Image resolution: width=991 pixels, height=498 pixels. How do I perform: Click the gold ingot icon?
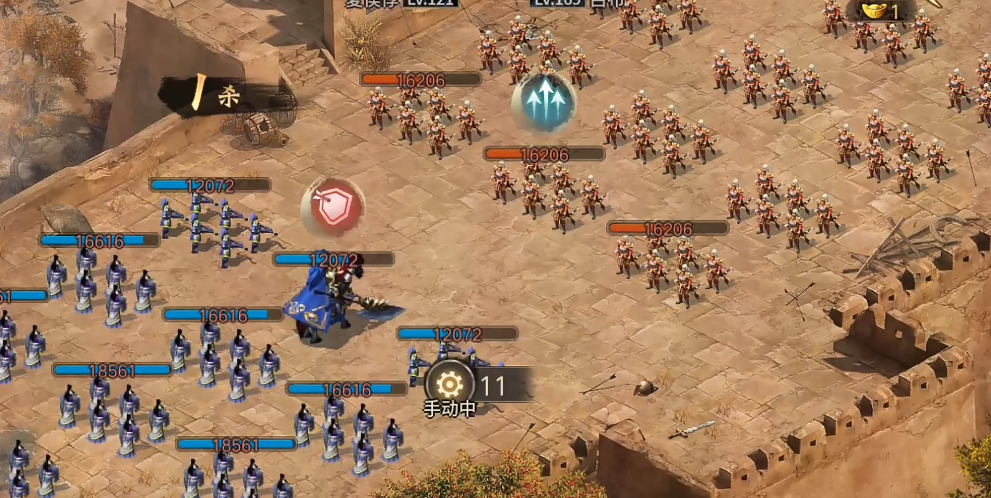coord(874,11)
